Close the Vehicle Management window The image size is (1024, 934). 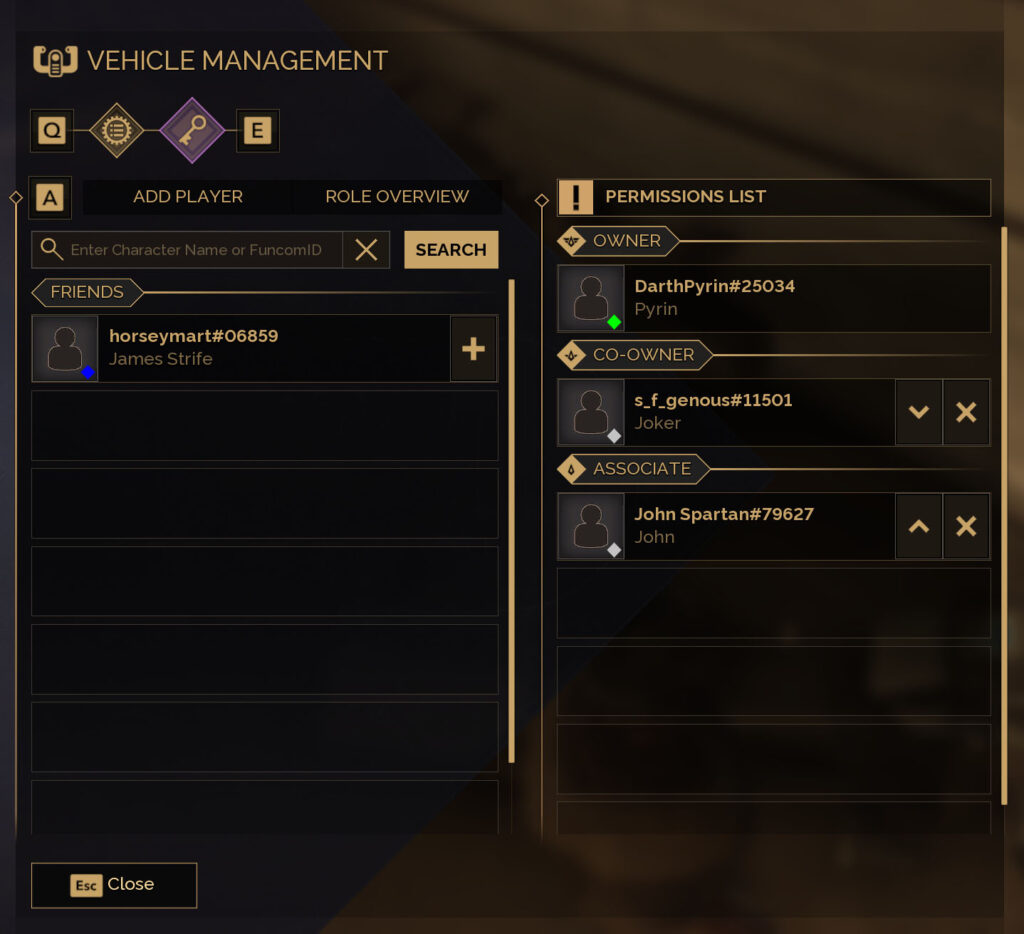(x=114, y=885)
